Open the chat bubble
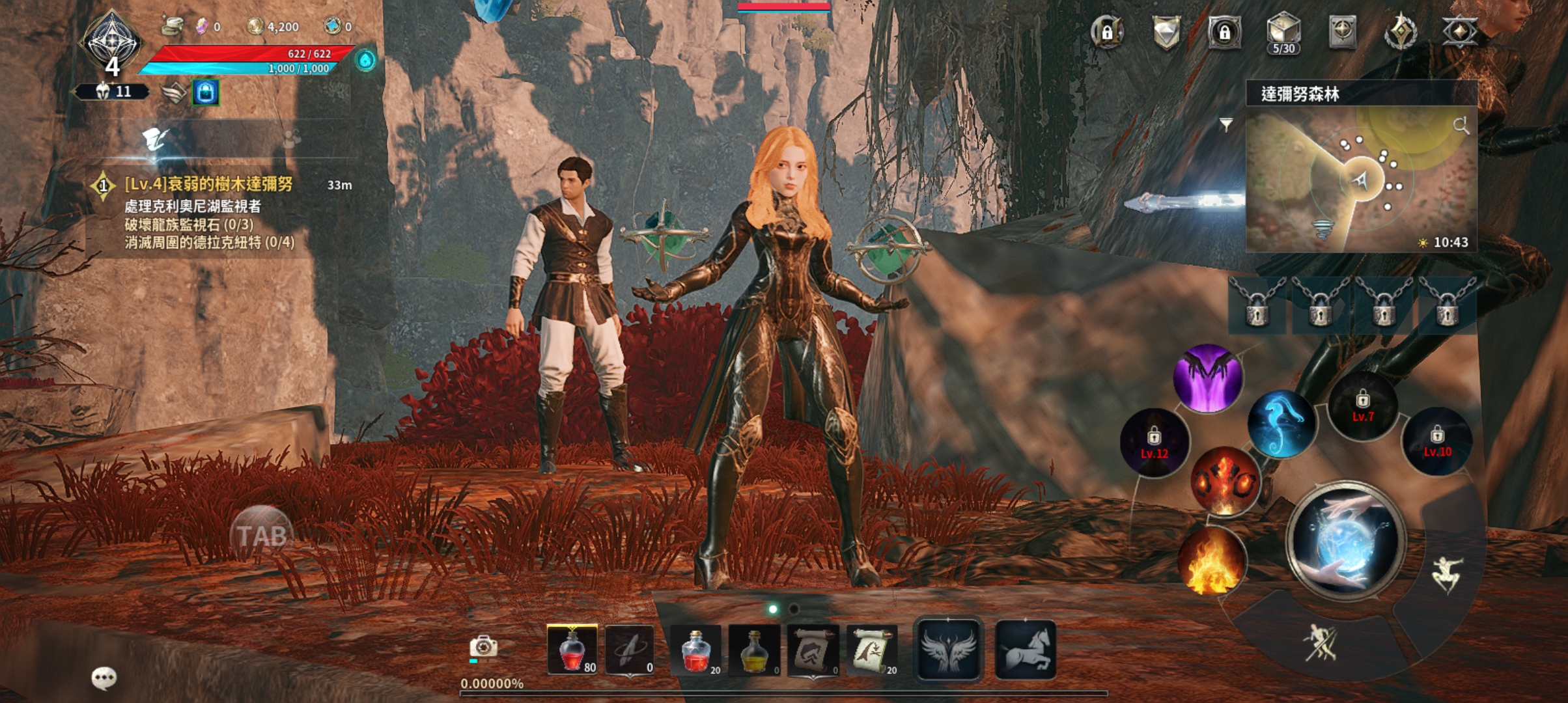 [x=104, y=678]
